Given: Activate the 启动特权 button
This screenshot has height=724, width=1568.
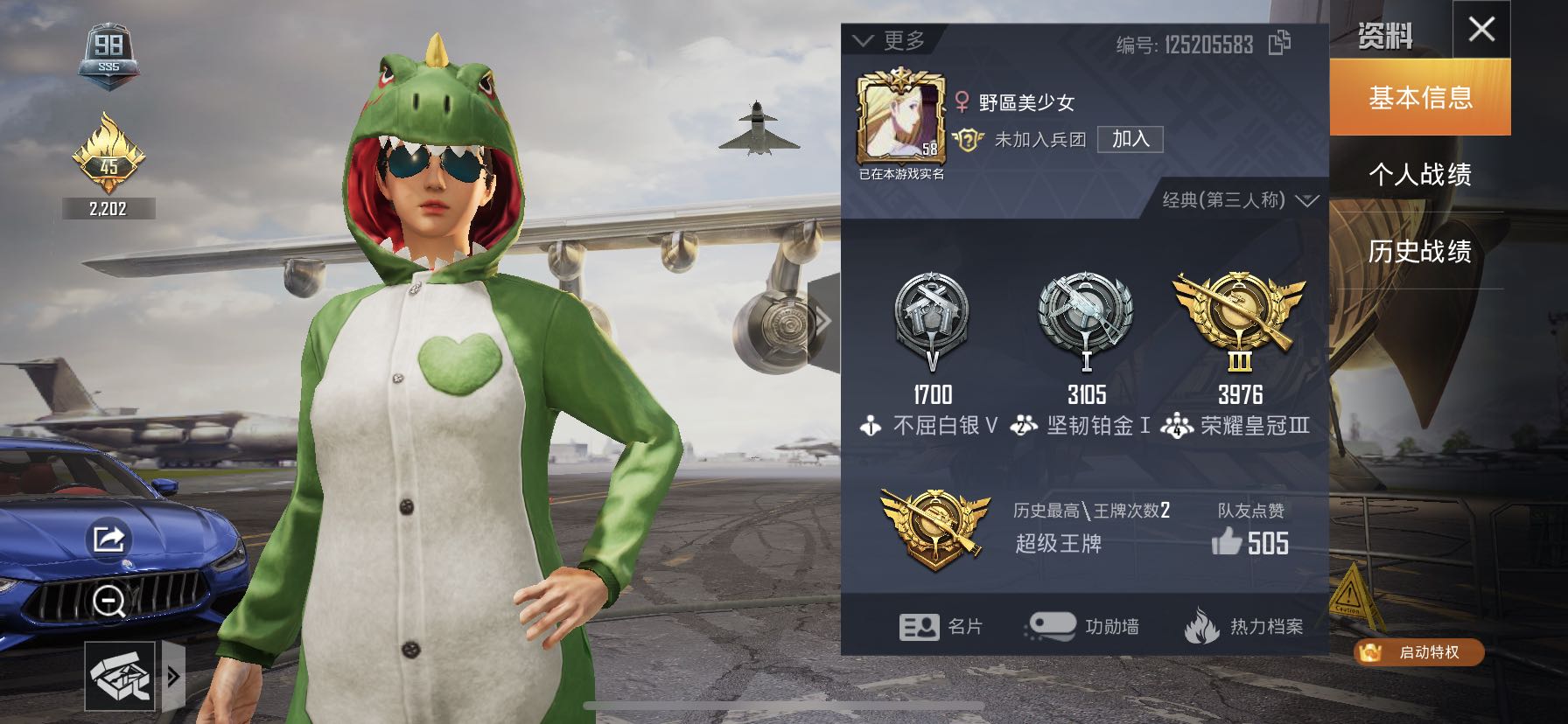Looking at the screenshot, I should (x=1418, y=652).
